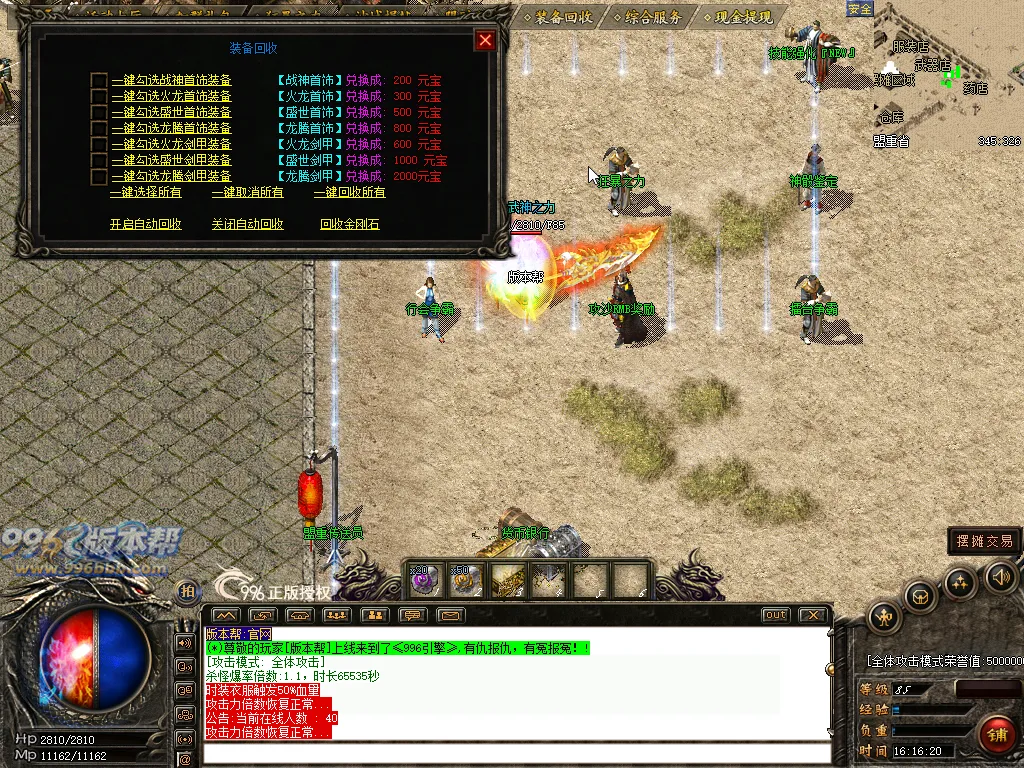Enable auto recycle via 开启自动回收
This screenshot has width=1024, height=768.
pos(146,224)
